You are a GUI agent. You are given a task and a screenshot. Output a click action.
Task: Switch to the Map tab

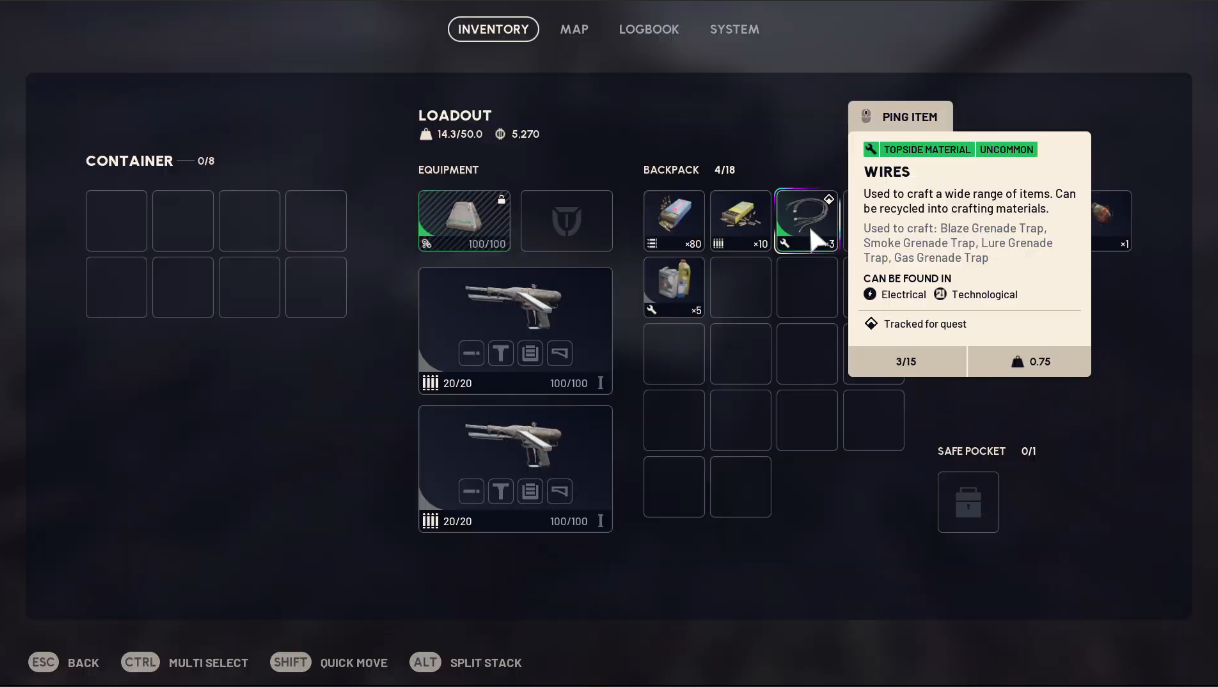574,29
